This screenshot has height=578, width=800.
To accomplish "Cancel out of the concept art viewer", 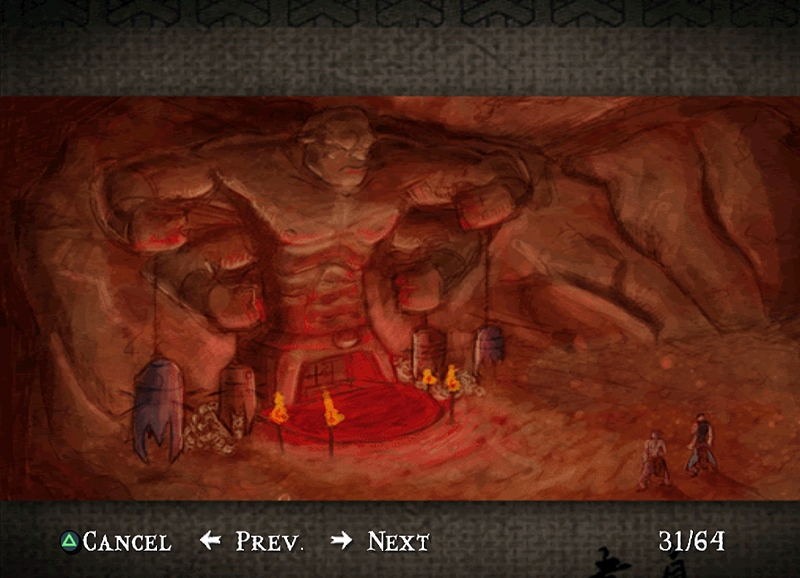I will pos(115,542).
